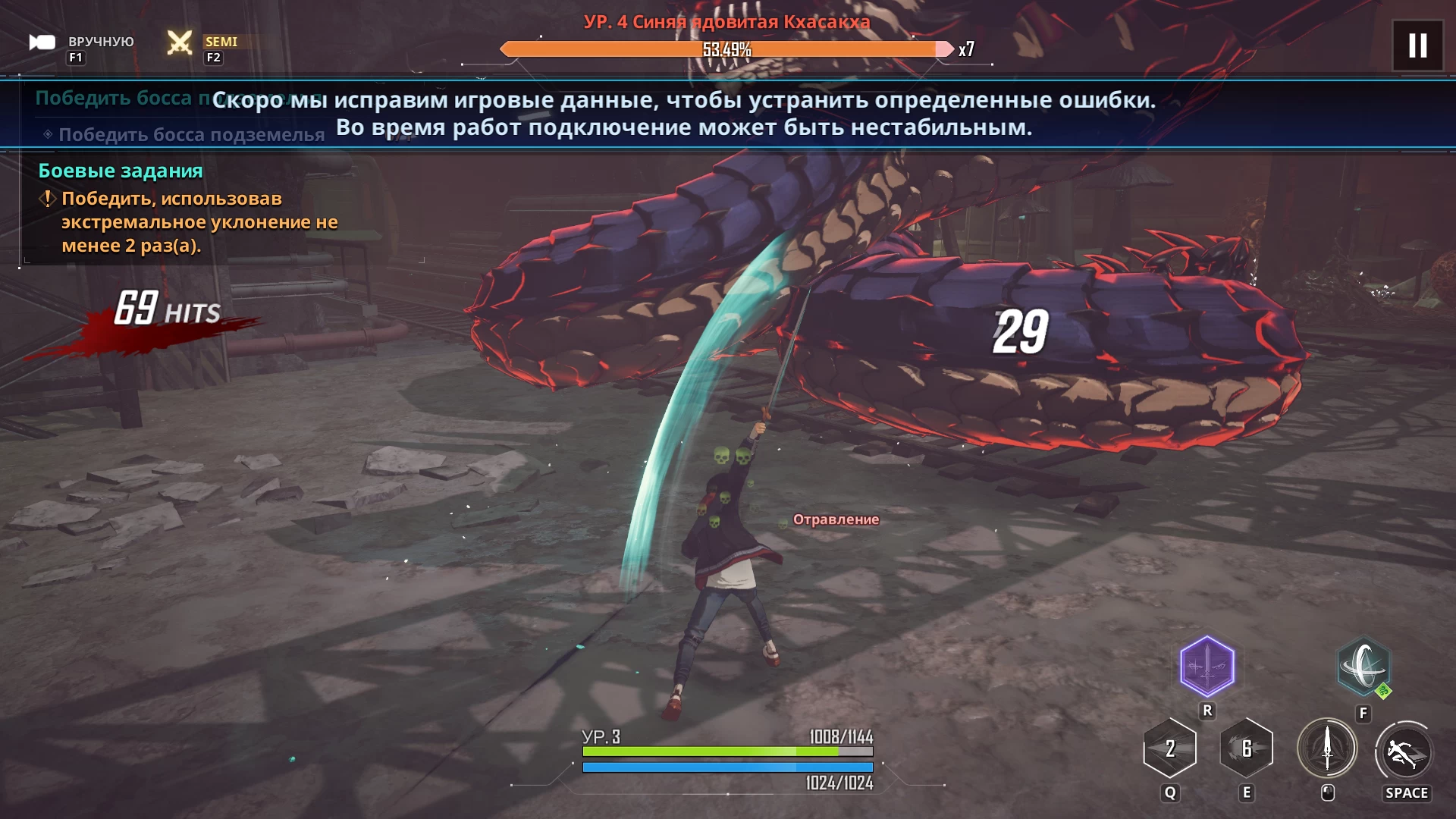Screen dimensions: 1456x819
Task: Switch the SEMI auto-battle mode
Action: tap(180, 42)
